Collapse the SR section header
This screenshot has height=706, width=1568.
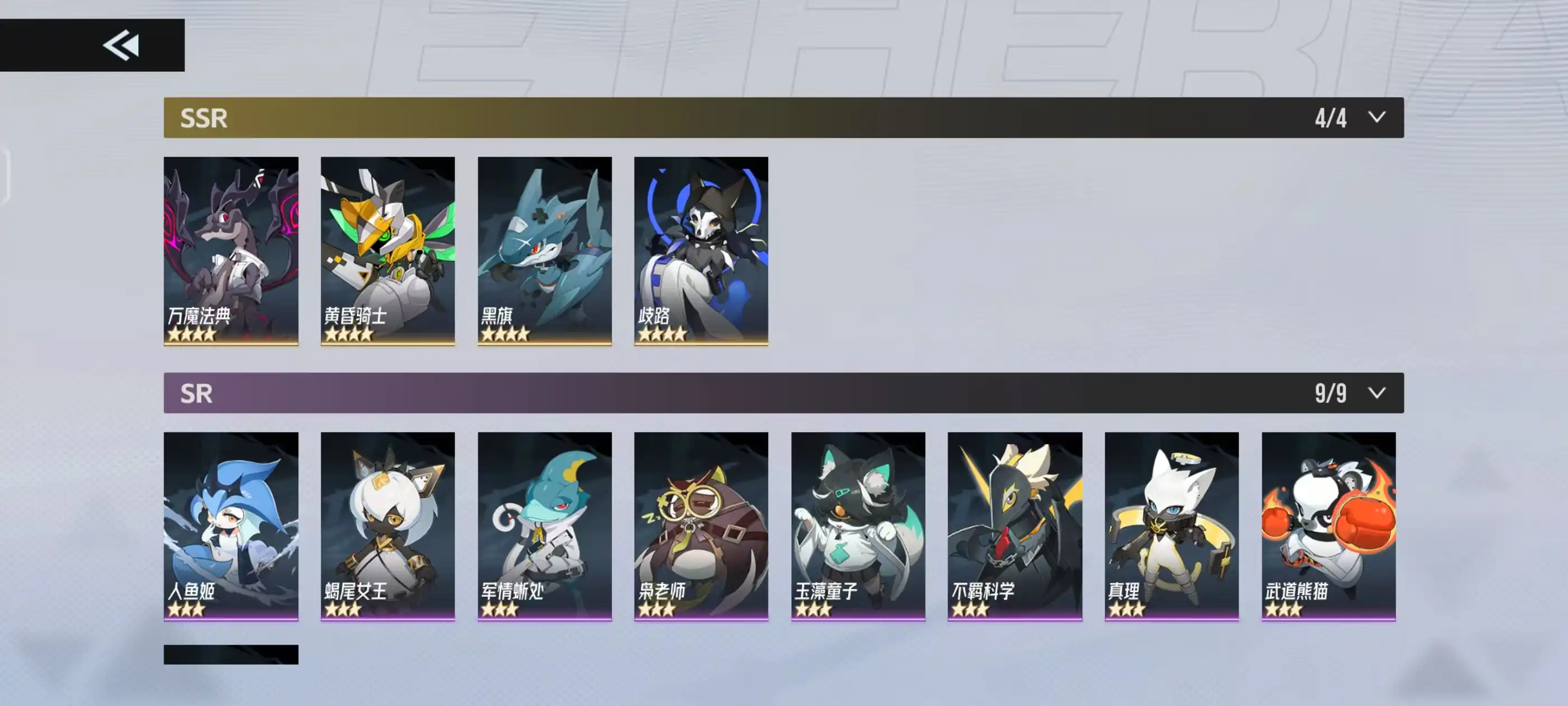click(1376, 393)
